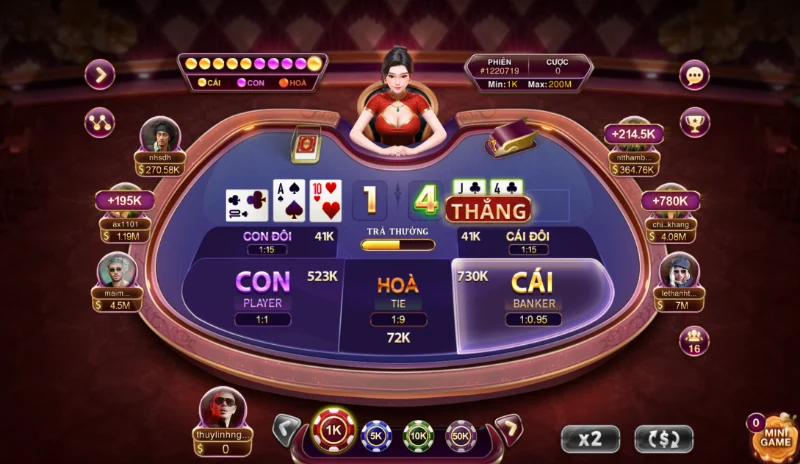800x464 pixels.
Task: Open the chat bubble icon
Action: pyautogui.click(x=694, y=75)
